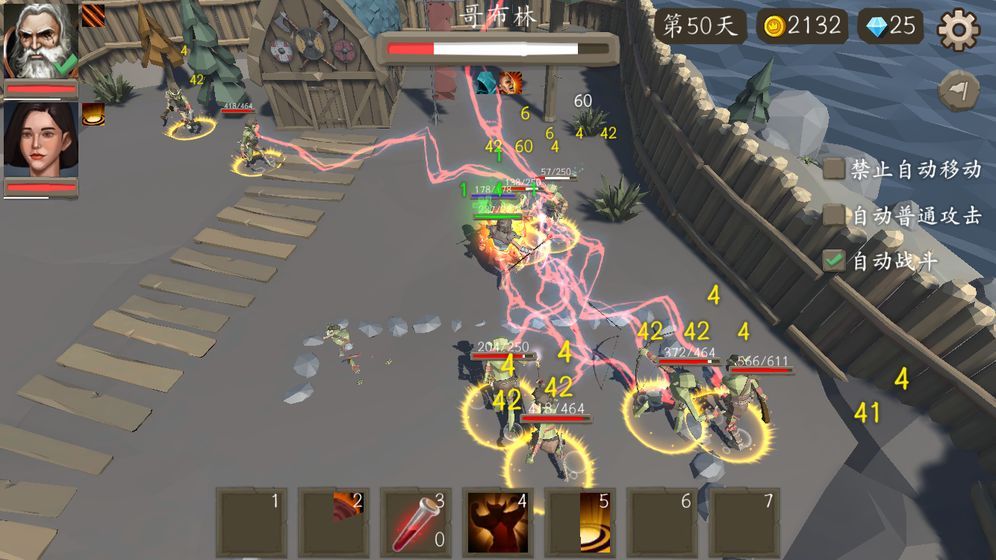The width and height of the screenshot is (996, 560).
Task: Enable the 自动普通攻击 checkbox
Action: 834,215
